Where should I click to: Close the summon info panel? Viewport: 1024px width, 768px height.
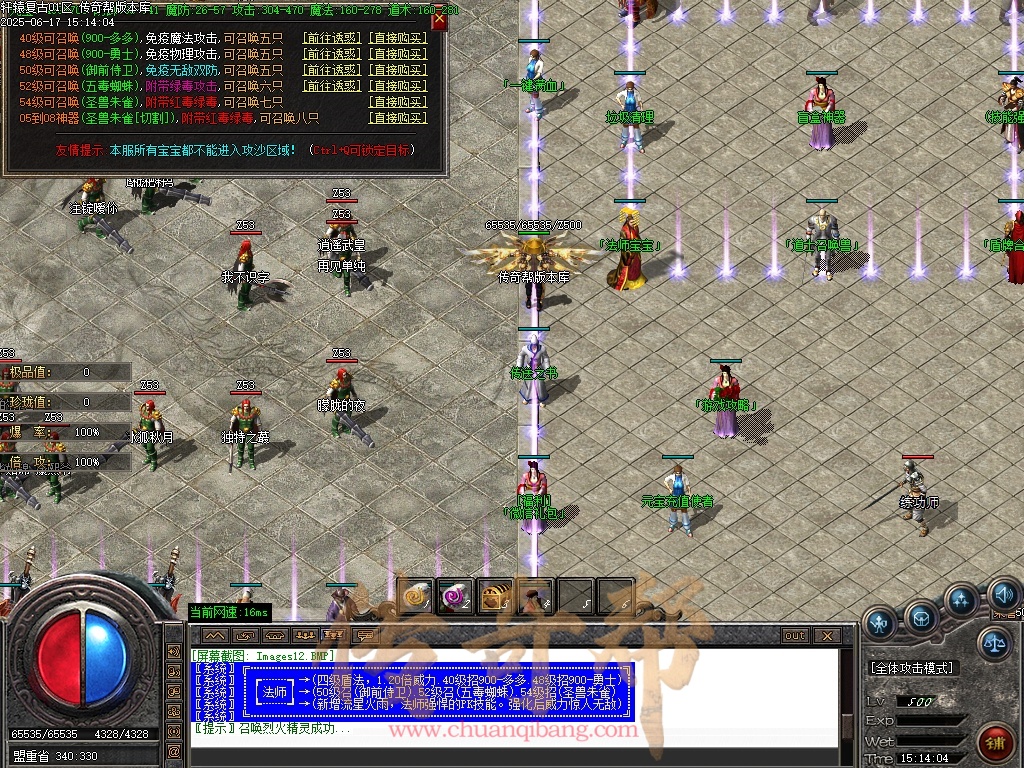(x=438, y=20)
